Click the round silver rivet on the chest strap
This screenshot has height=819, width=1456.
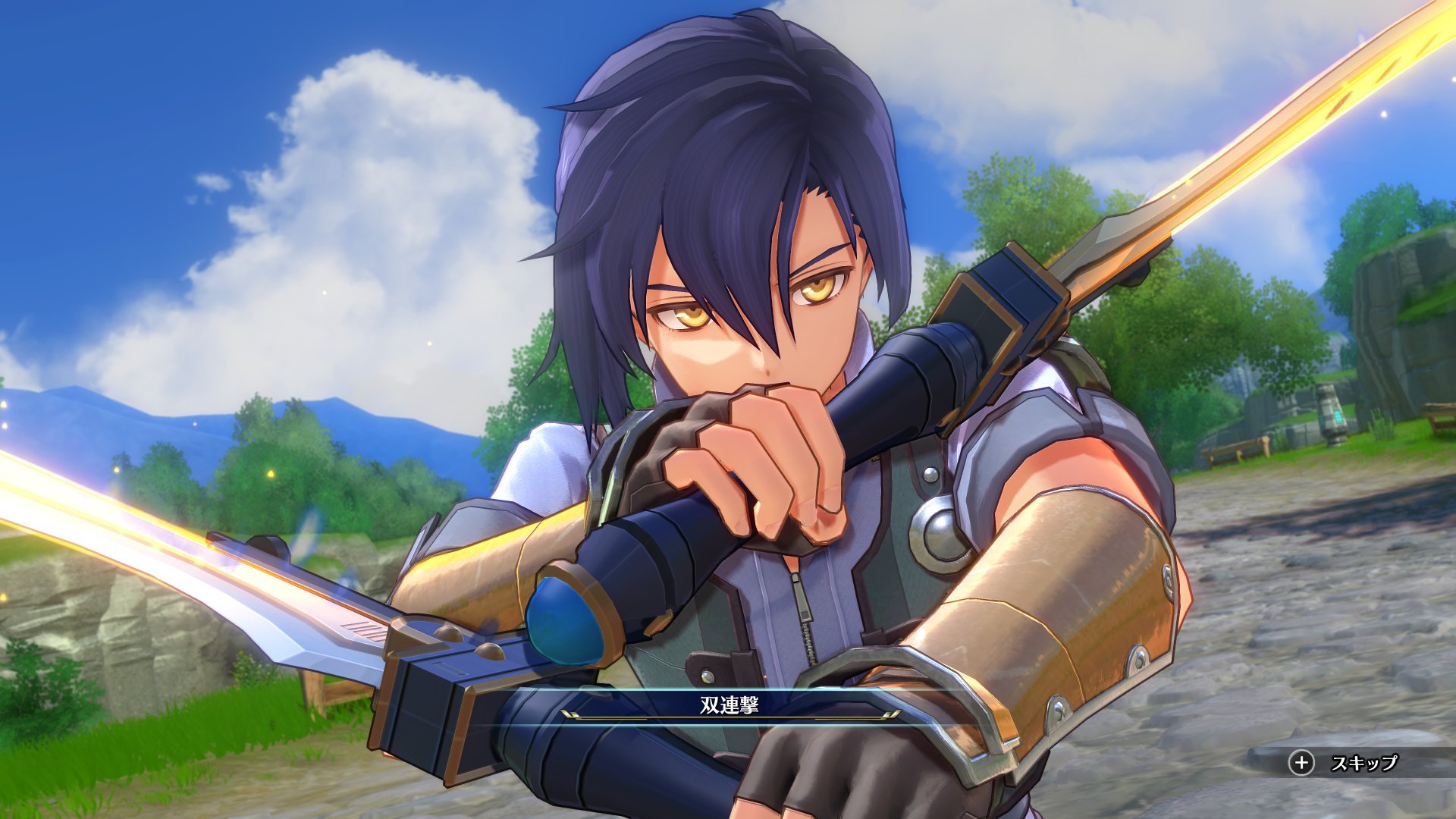click(x=930, y=473)
